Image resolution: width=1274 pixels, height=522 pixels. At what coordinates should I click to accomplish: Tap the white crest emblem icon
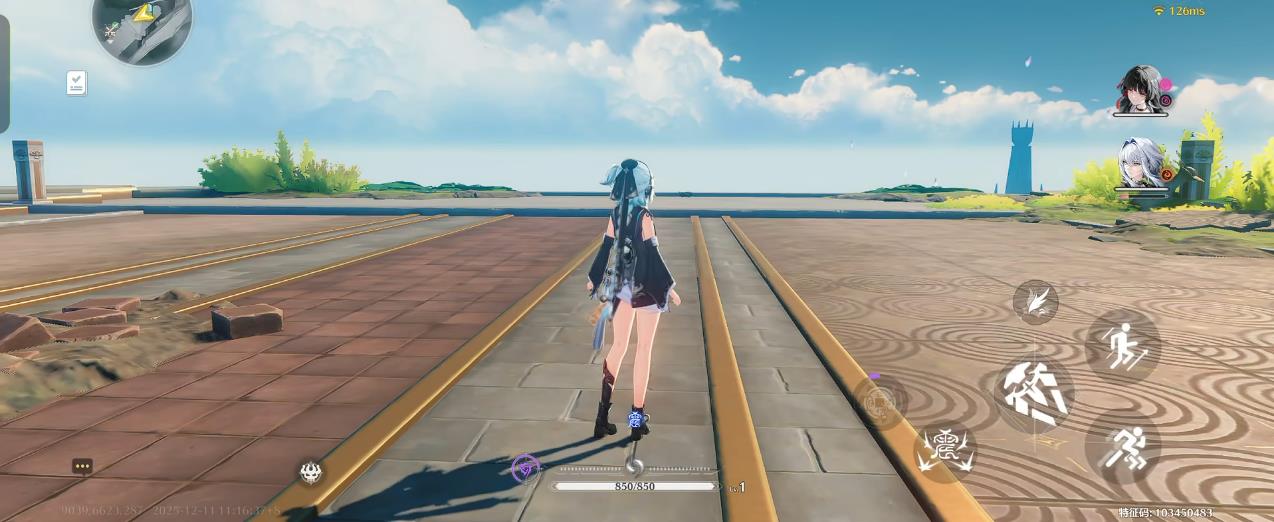(311, 473)
